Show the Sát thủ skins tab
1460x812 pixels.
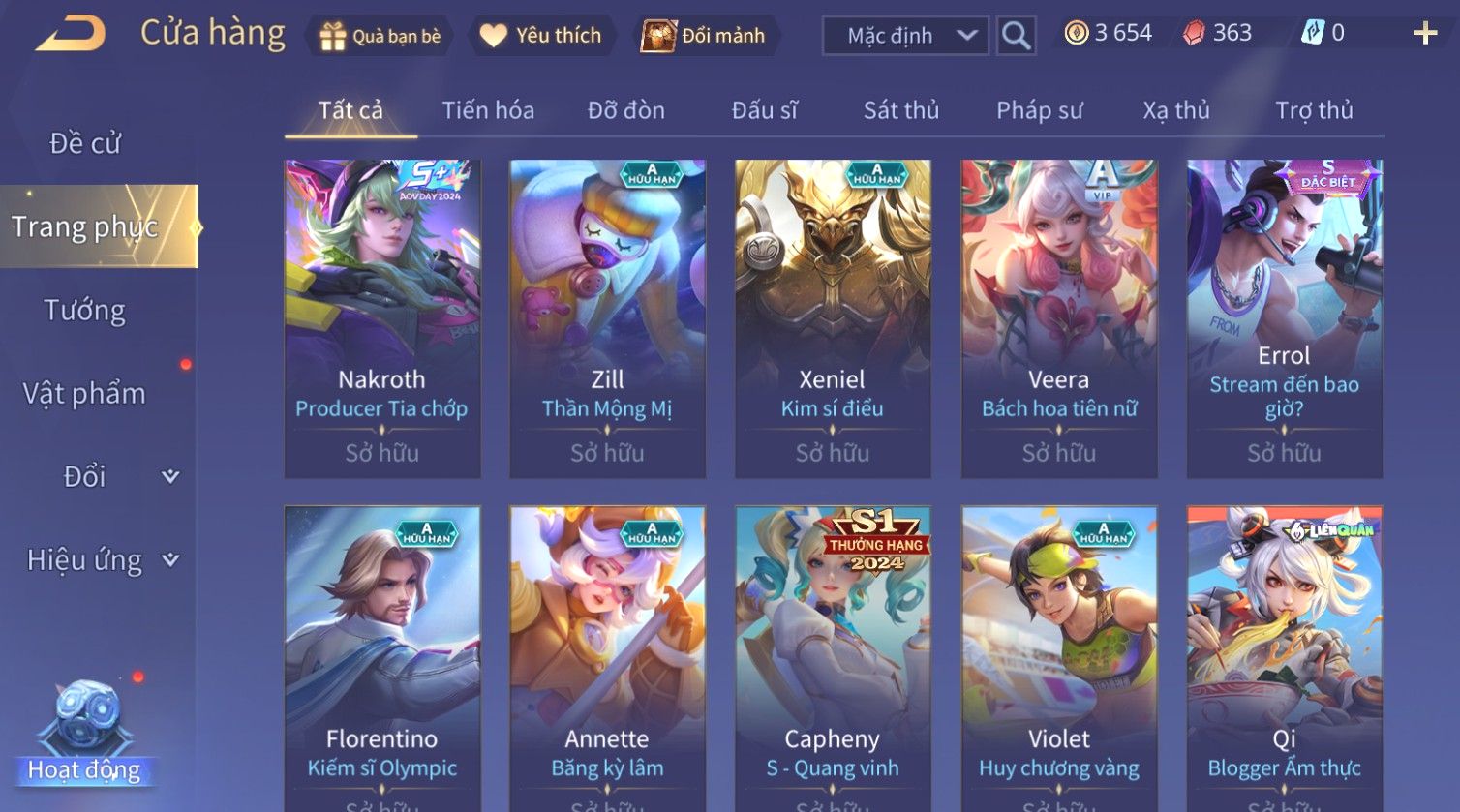(900, 110)
